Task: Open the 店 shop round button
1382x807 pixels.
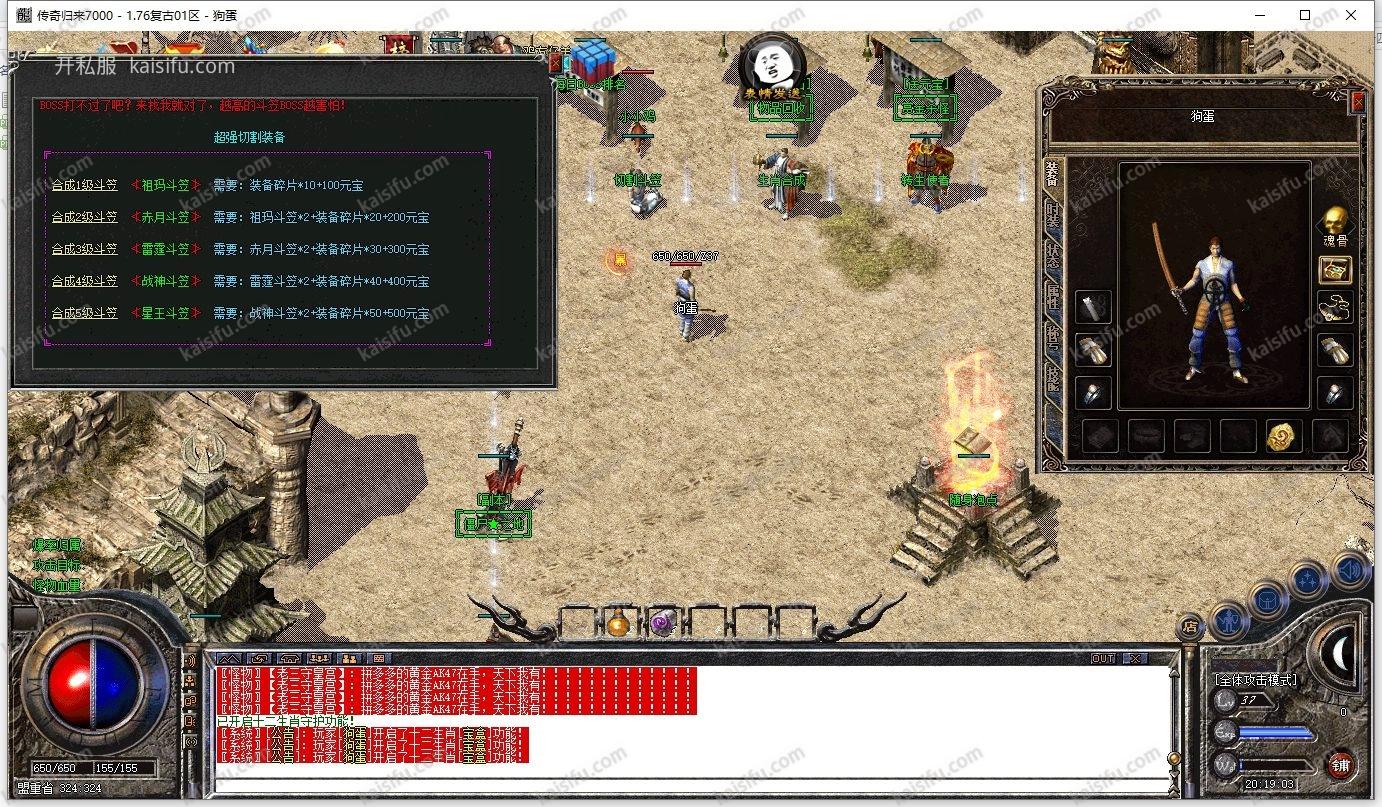Action: 1190,626
